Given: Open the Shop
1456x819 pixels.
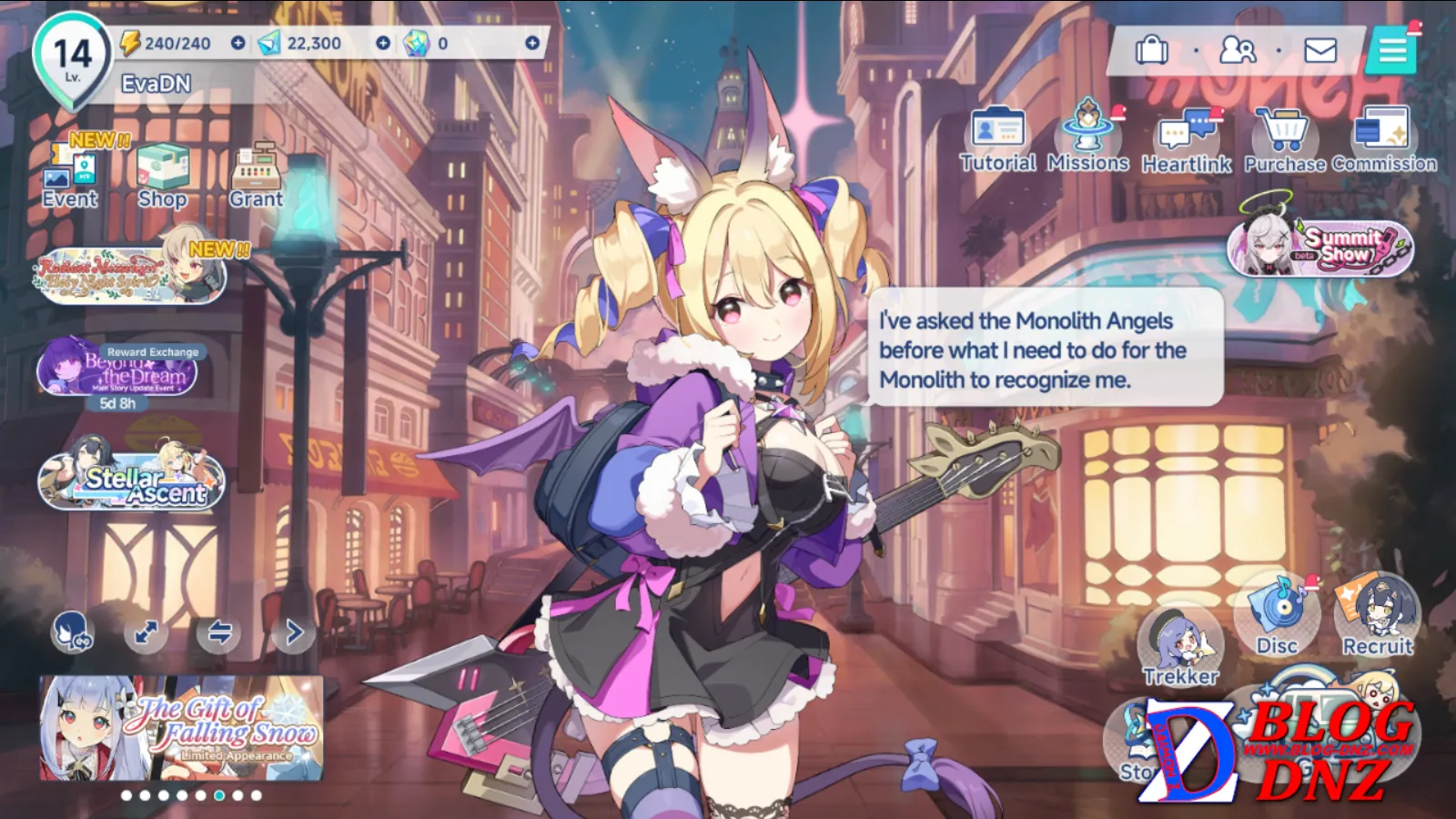Looking at the screenshot, I should coord(163,177).
